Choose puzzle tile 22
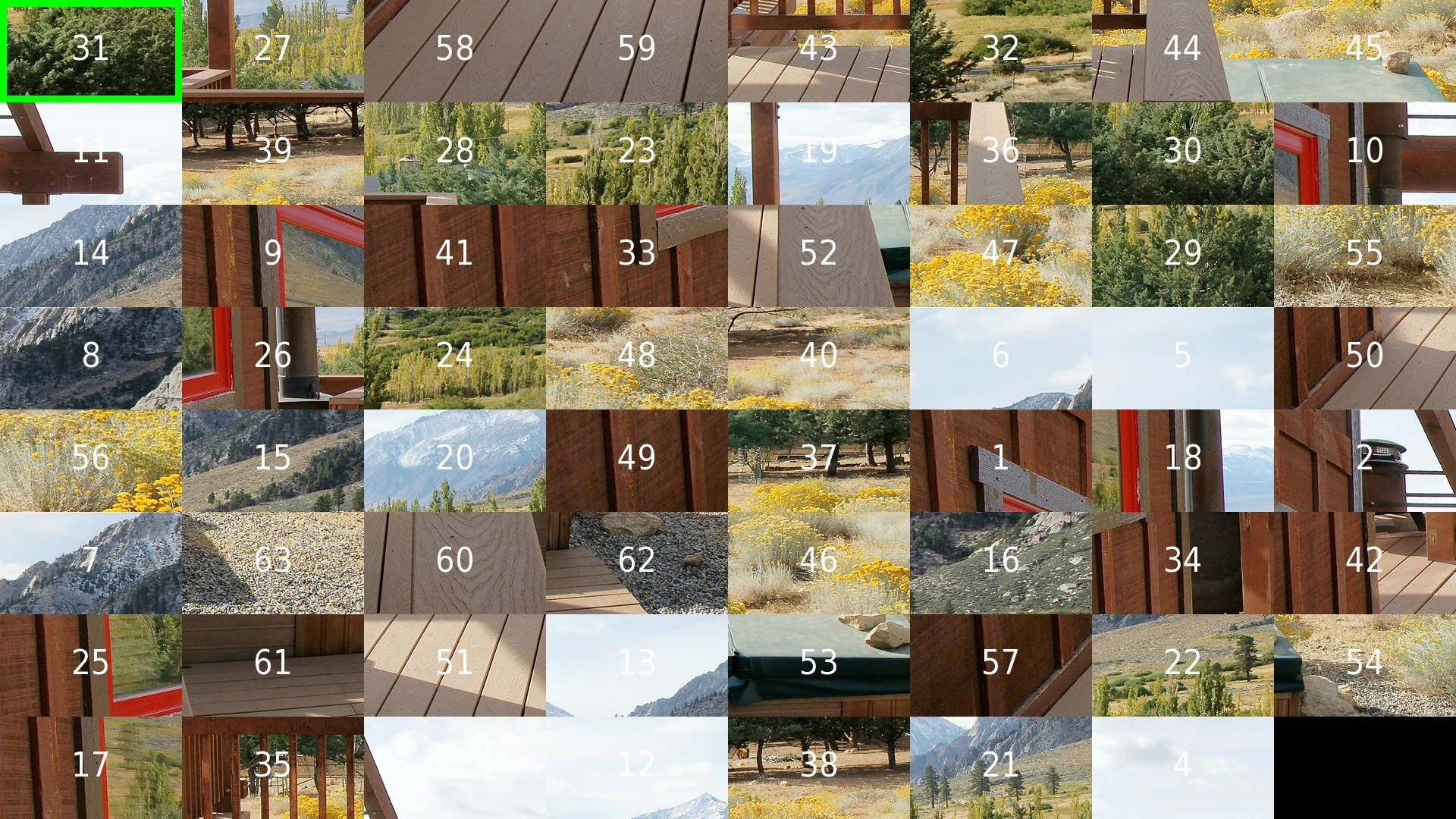Image resolution: width=1456 pixels, height=819 pixels. [x=1183, y=665]
